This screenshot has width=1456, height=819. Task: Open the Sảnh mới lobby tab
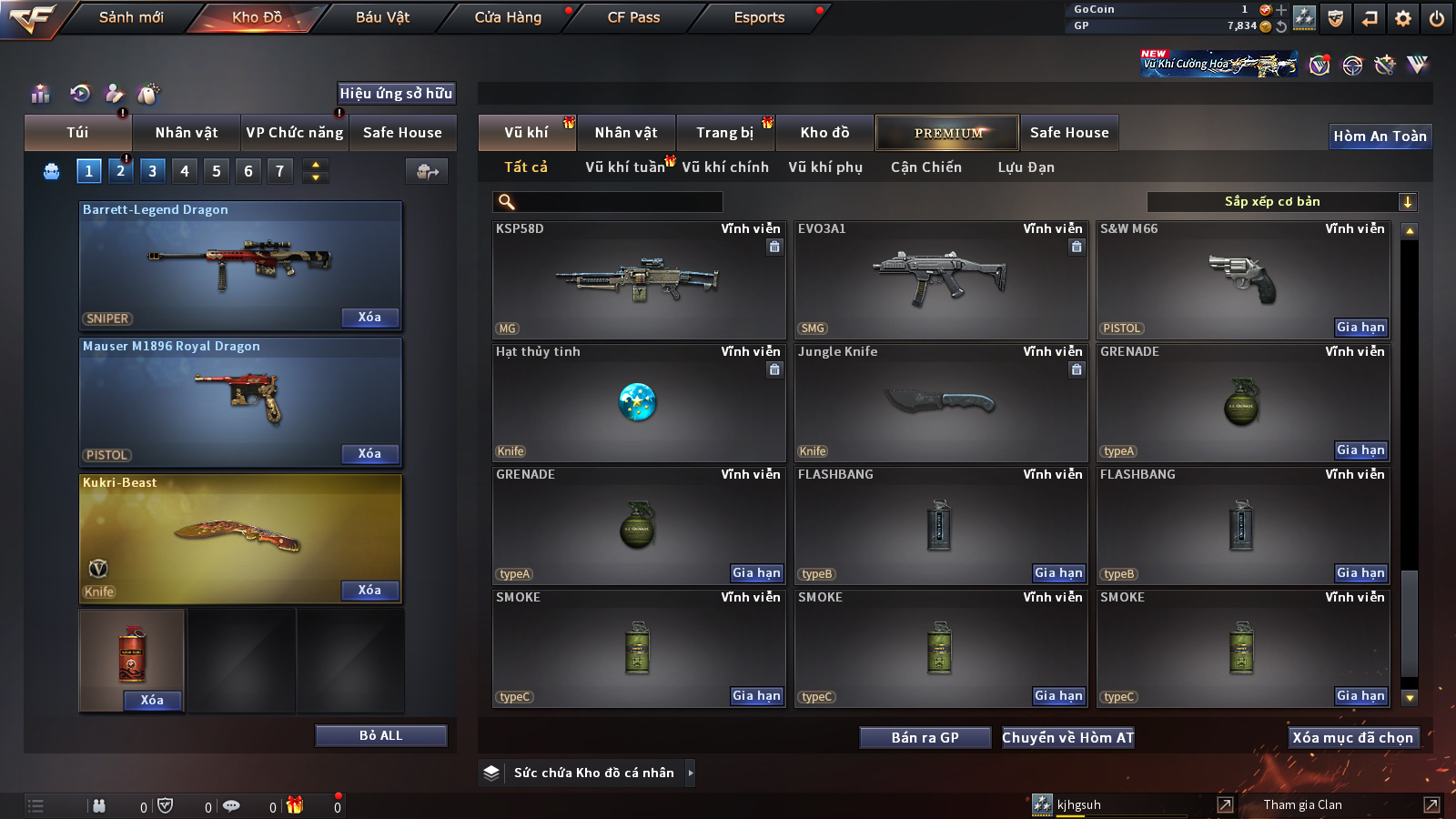pos(131,17)
